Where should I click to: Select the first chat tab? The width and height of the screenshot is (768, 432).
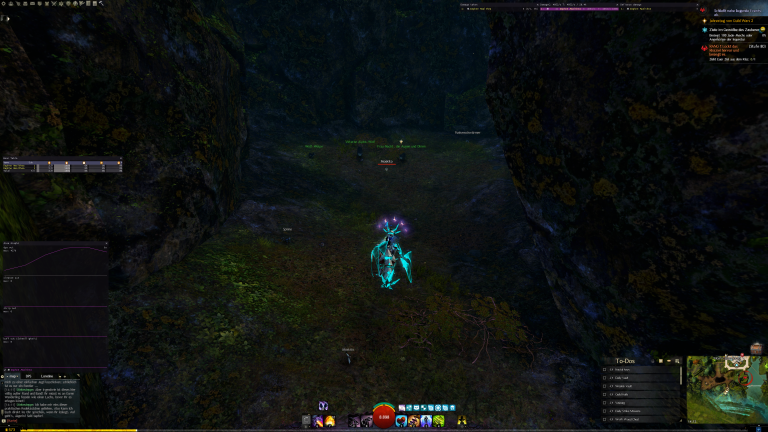11,375
